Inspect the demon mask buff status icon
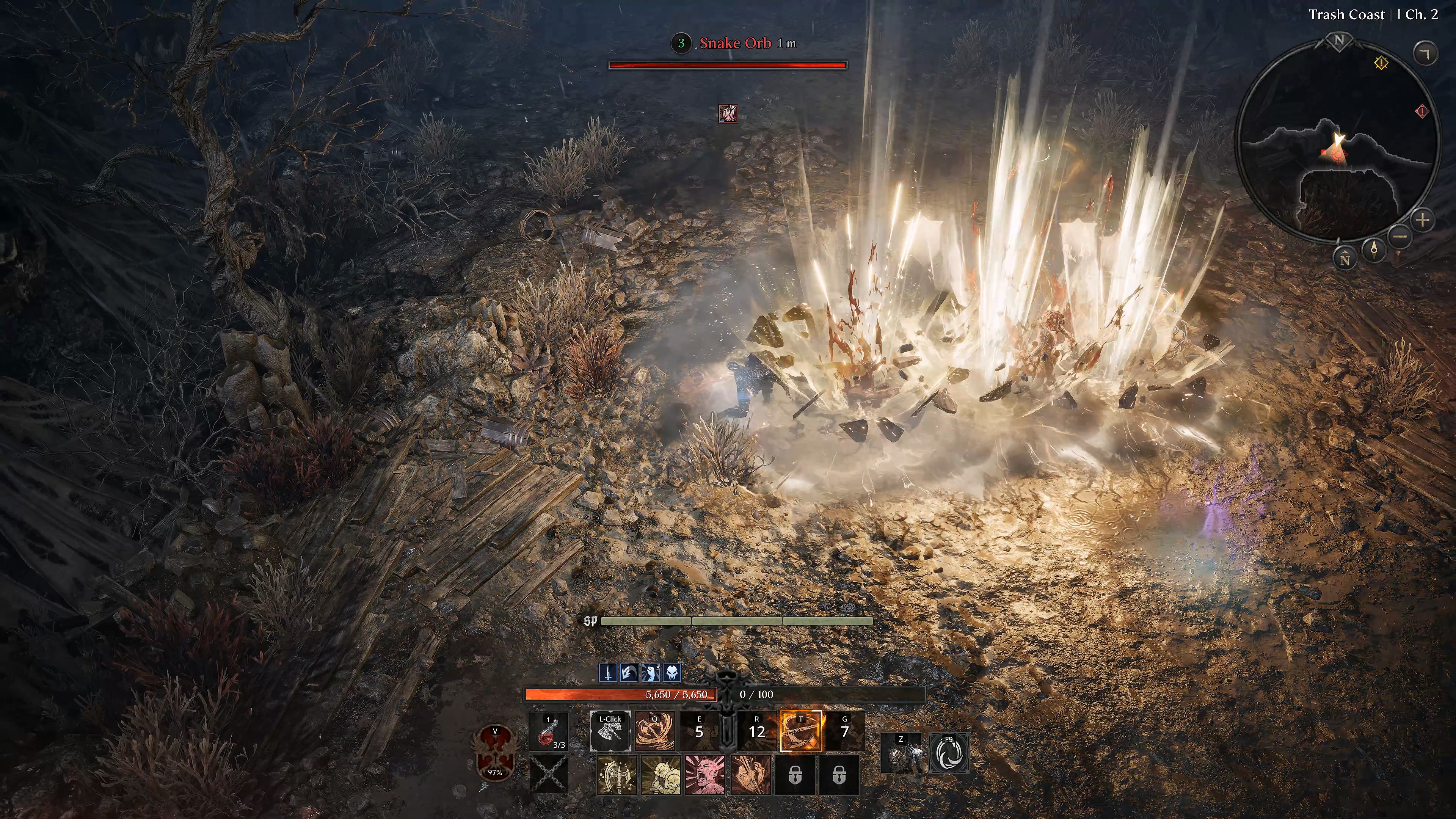Image resolution: width=1456 pixels, height=819 pixels. pos(672,673)
